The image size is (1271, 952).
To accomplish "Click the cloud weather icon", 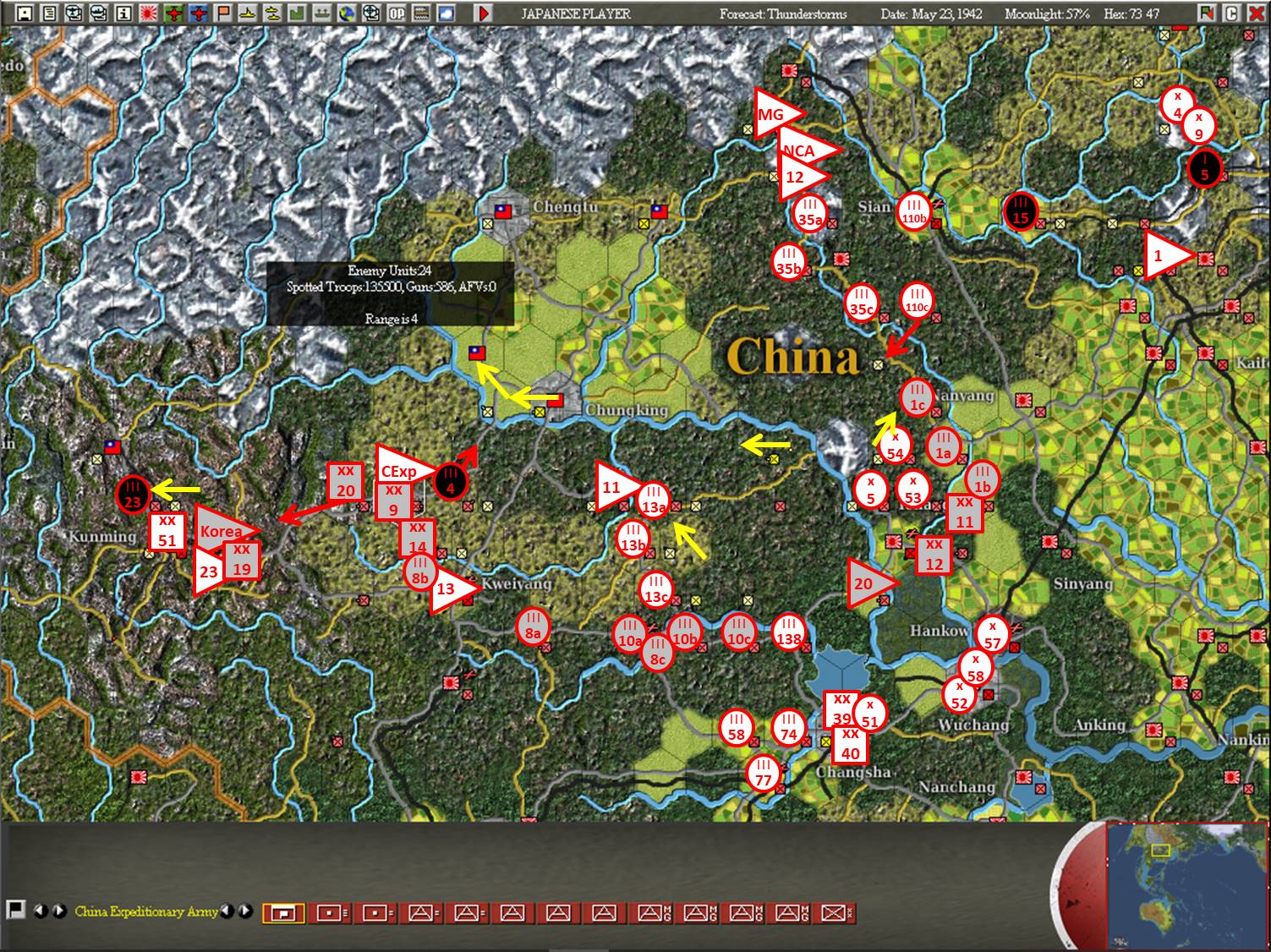I will (446, 13).
